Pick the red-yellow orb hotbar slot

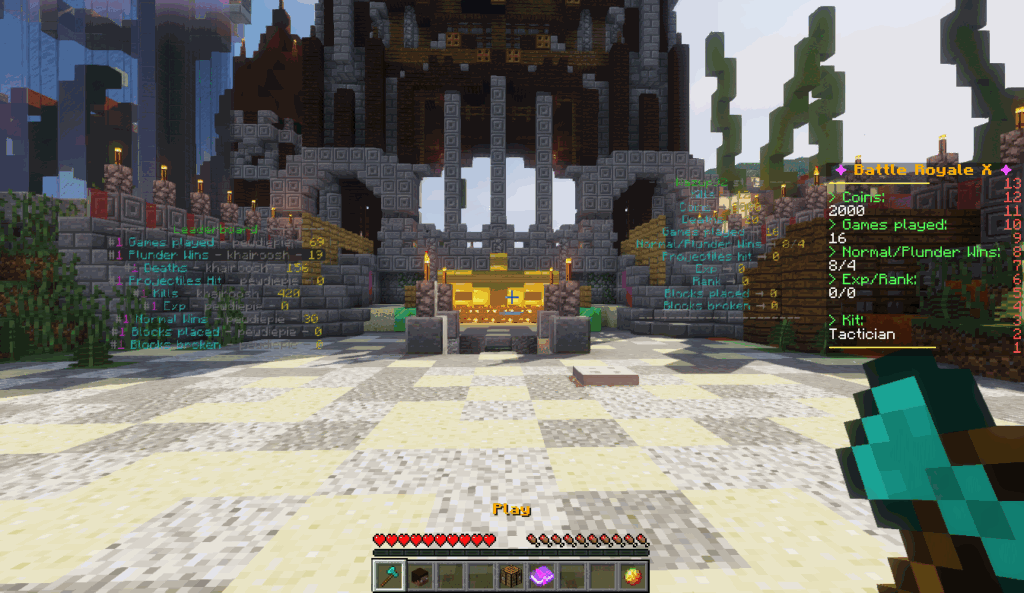pos(632,576)
